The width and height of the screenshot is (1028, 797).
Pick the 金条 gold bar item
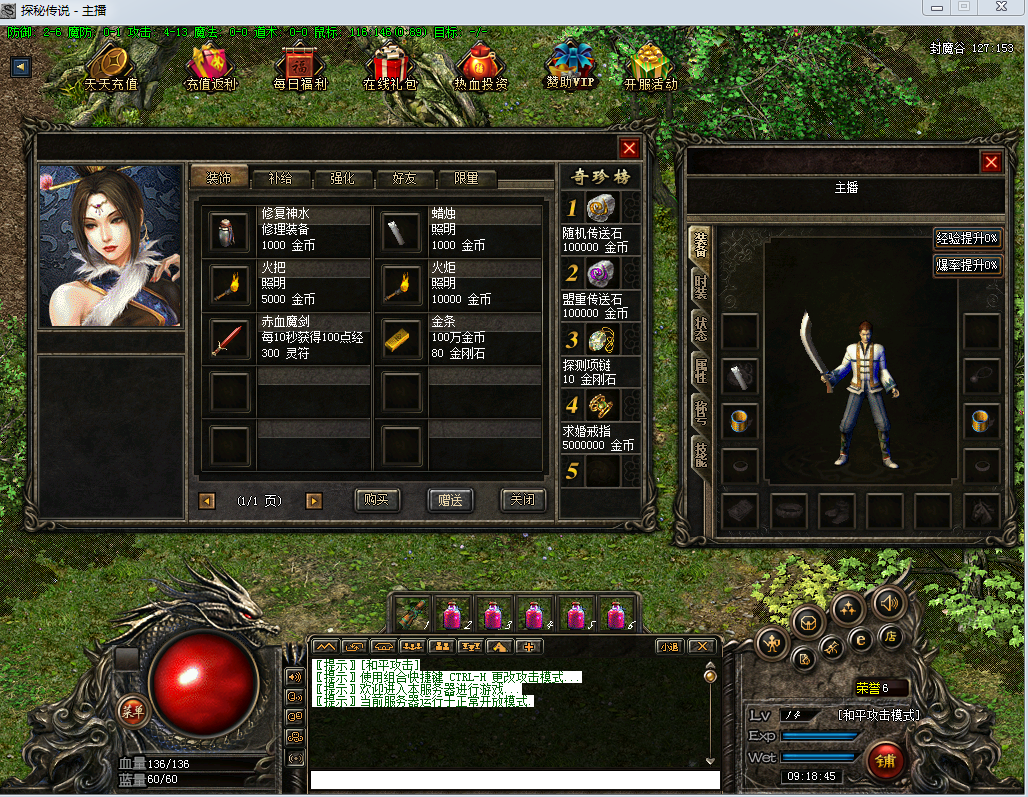(x=401, y=340)
